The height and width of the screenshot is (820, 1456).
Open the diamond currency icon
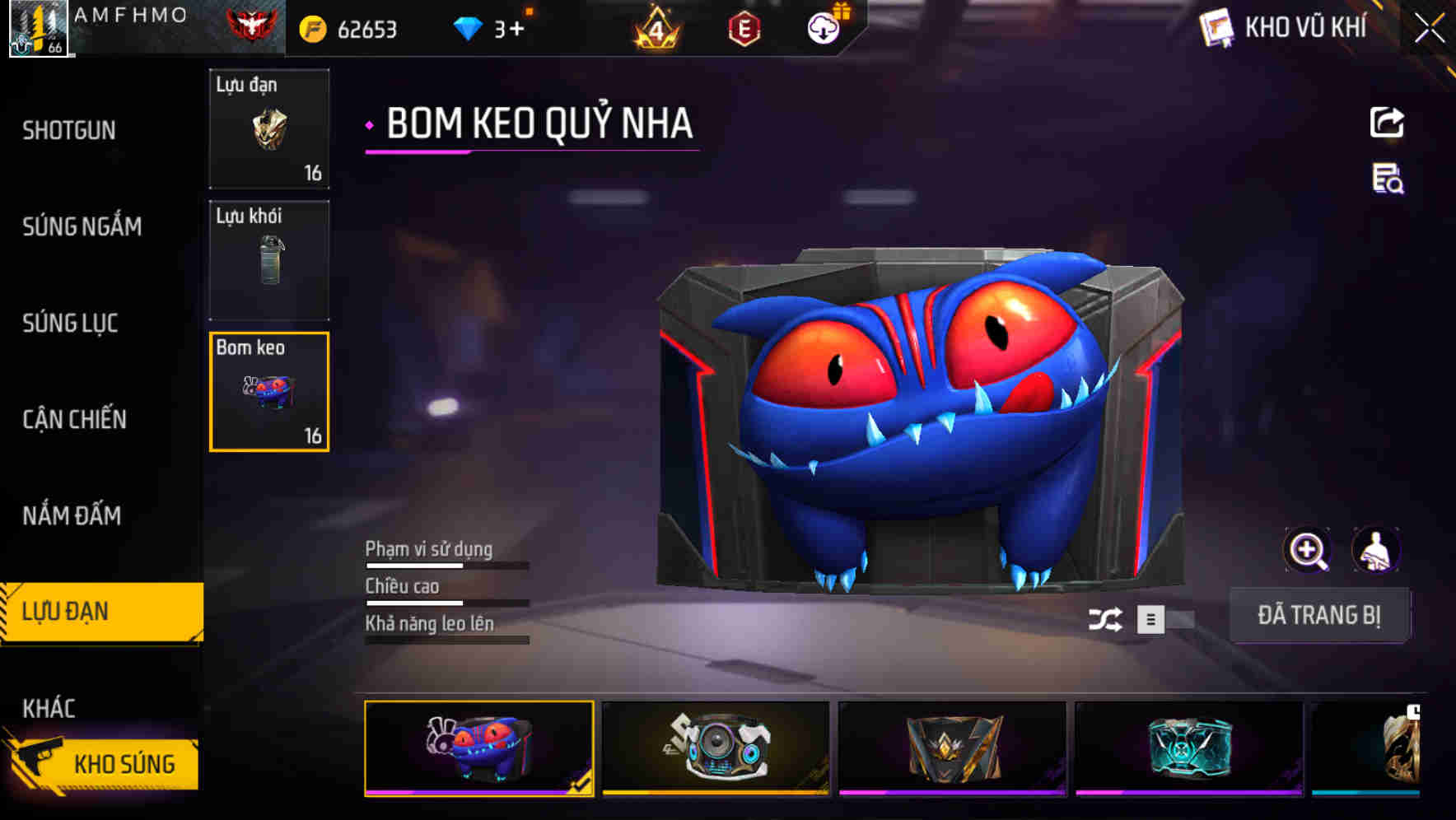pos(467,27)
